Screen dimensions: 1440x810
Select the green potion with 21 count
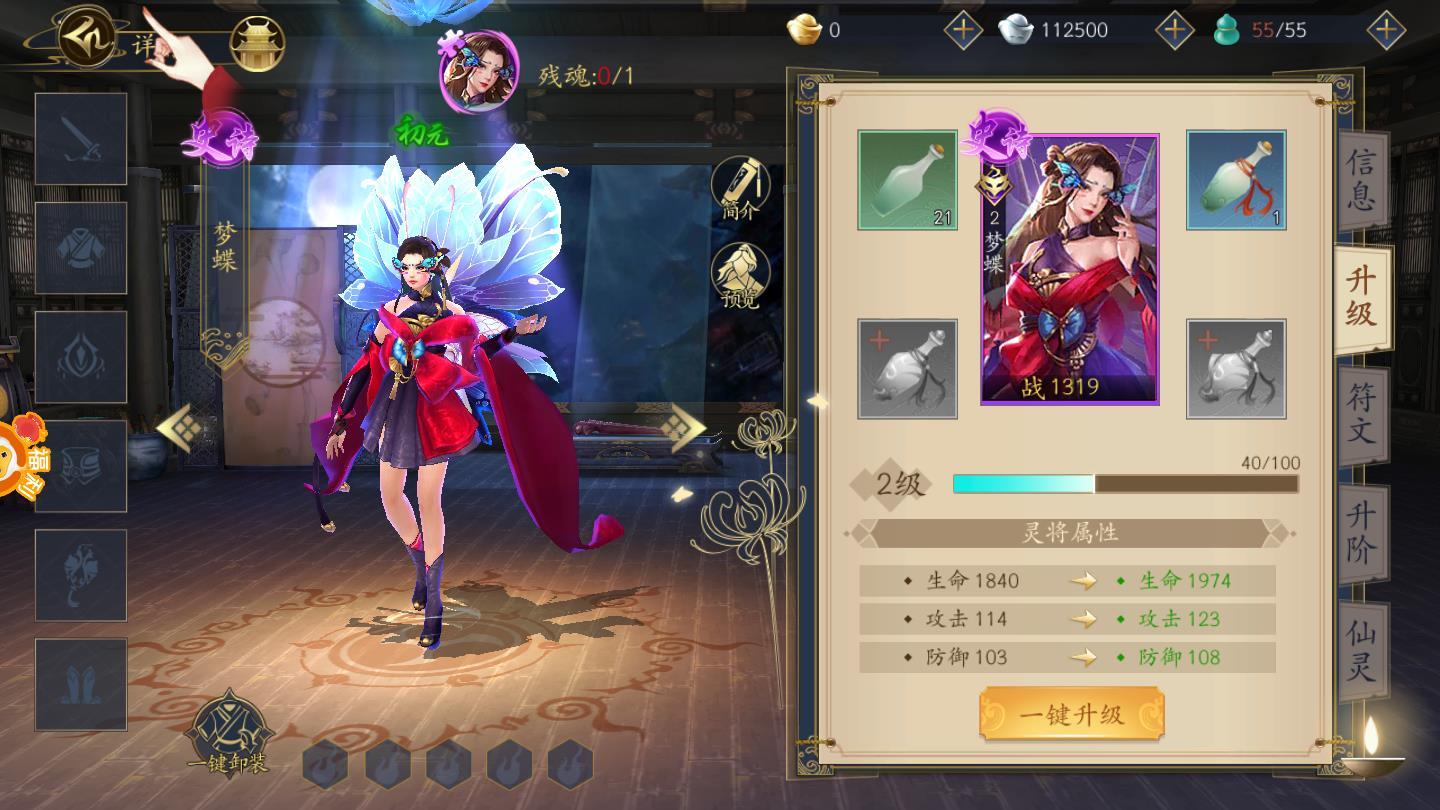point(907,180)
